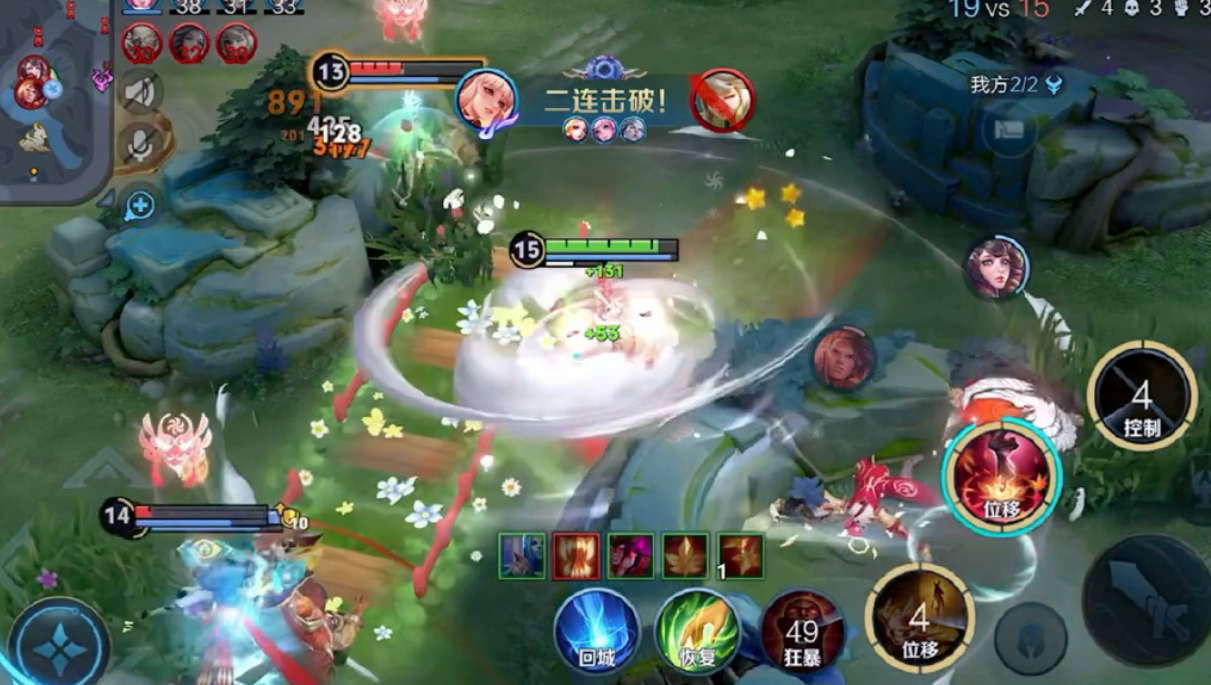Tap the faint flag signal button
The height and width of the screenshot is (685, 1211).
click(x=1008, y=129)
